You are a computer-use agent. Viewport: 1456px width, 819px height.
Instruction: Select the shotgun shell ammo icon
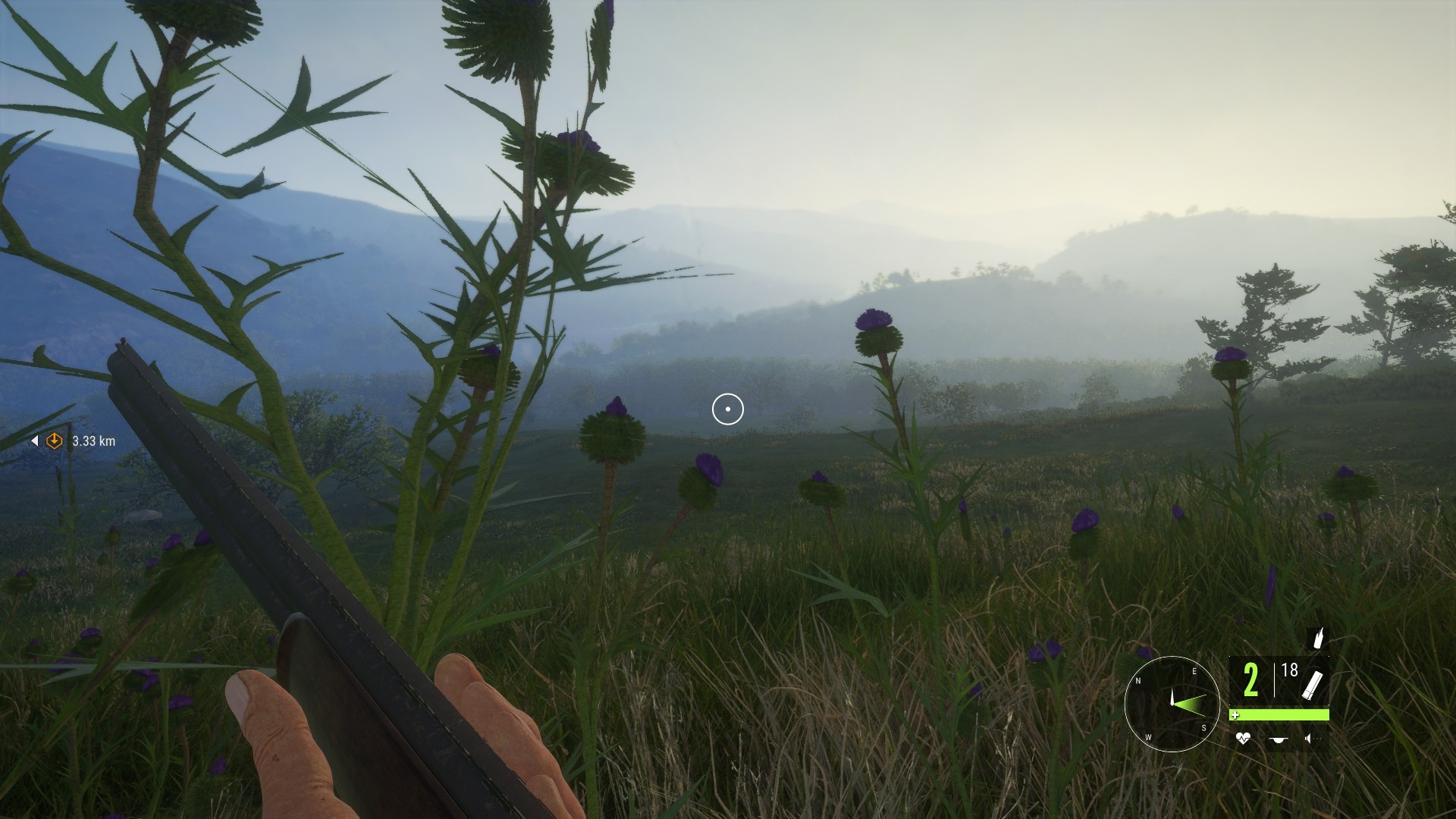(1312, 683)
